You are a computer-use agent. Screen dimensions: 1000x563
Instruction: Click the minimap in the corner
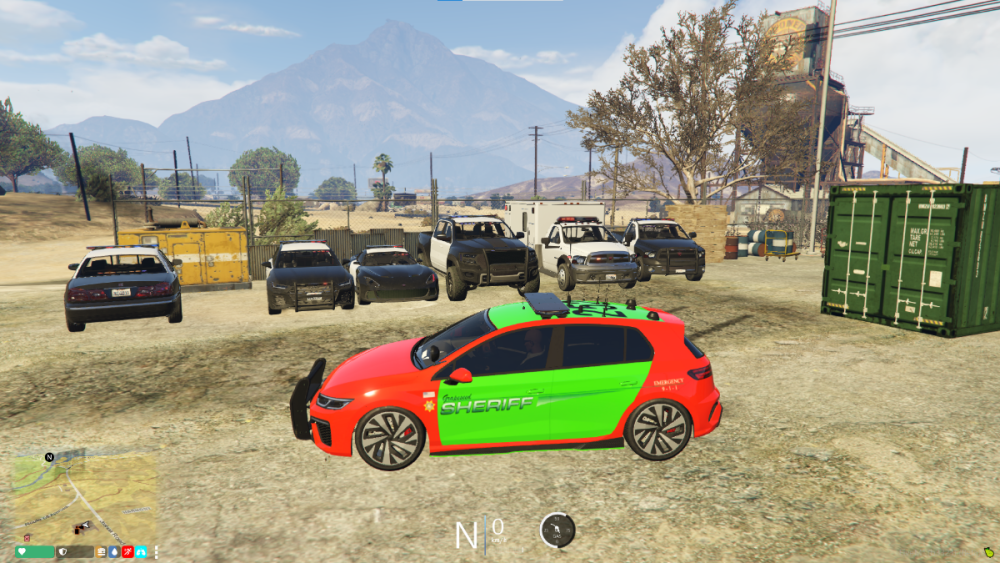[85, 497]
